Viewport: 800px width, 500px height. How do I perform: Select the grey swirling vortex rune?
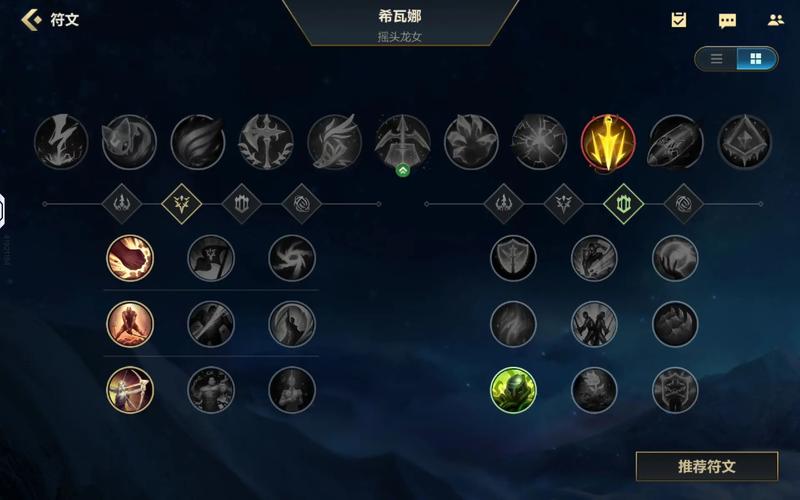[x=292, y=258]
